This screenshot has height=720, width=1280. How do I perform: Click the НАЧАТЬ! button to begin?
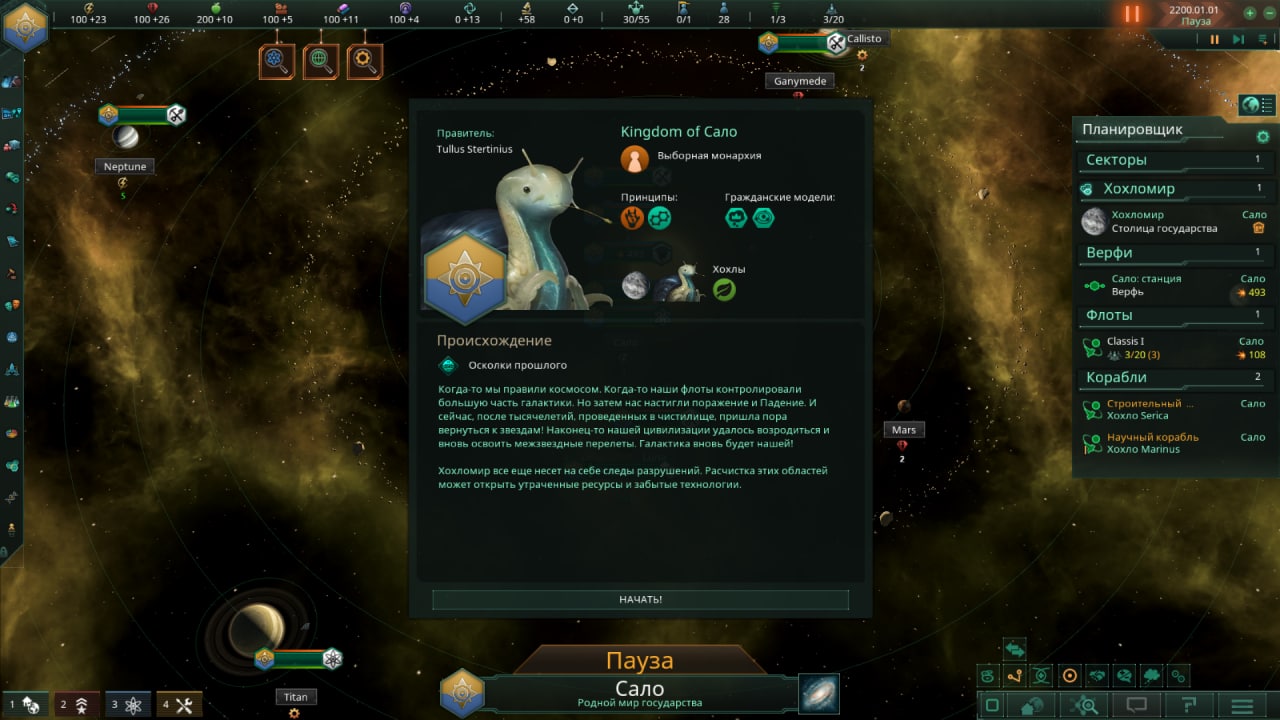click(640, 599)
